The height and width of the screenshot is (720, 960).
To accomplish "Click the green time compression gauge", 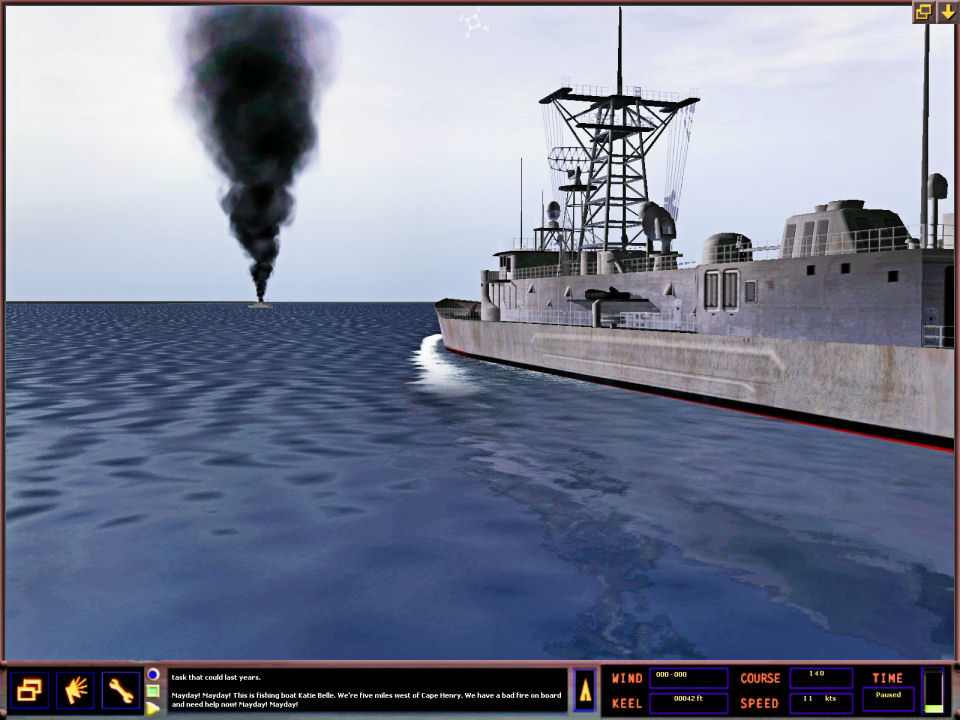I will [933, 690].
